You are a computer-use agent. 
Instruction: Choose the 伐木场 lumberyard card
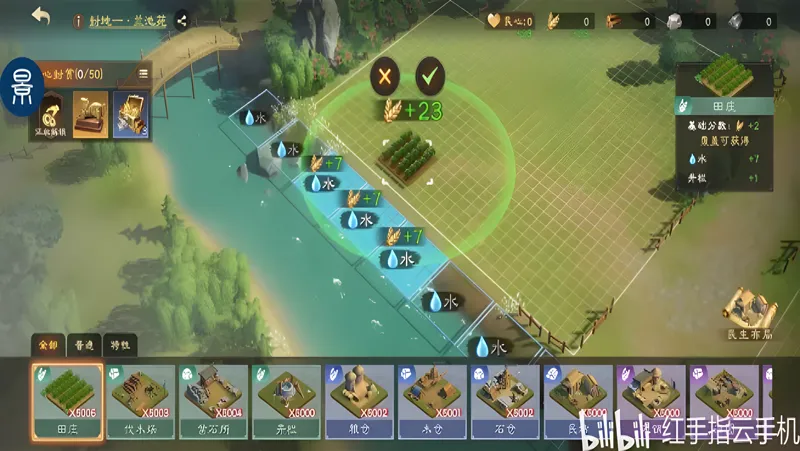click(140, 401)
